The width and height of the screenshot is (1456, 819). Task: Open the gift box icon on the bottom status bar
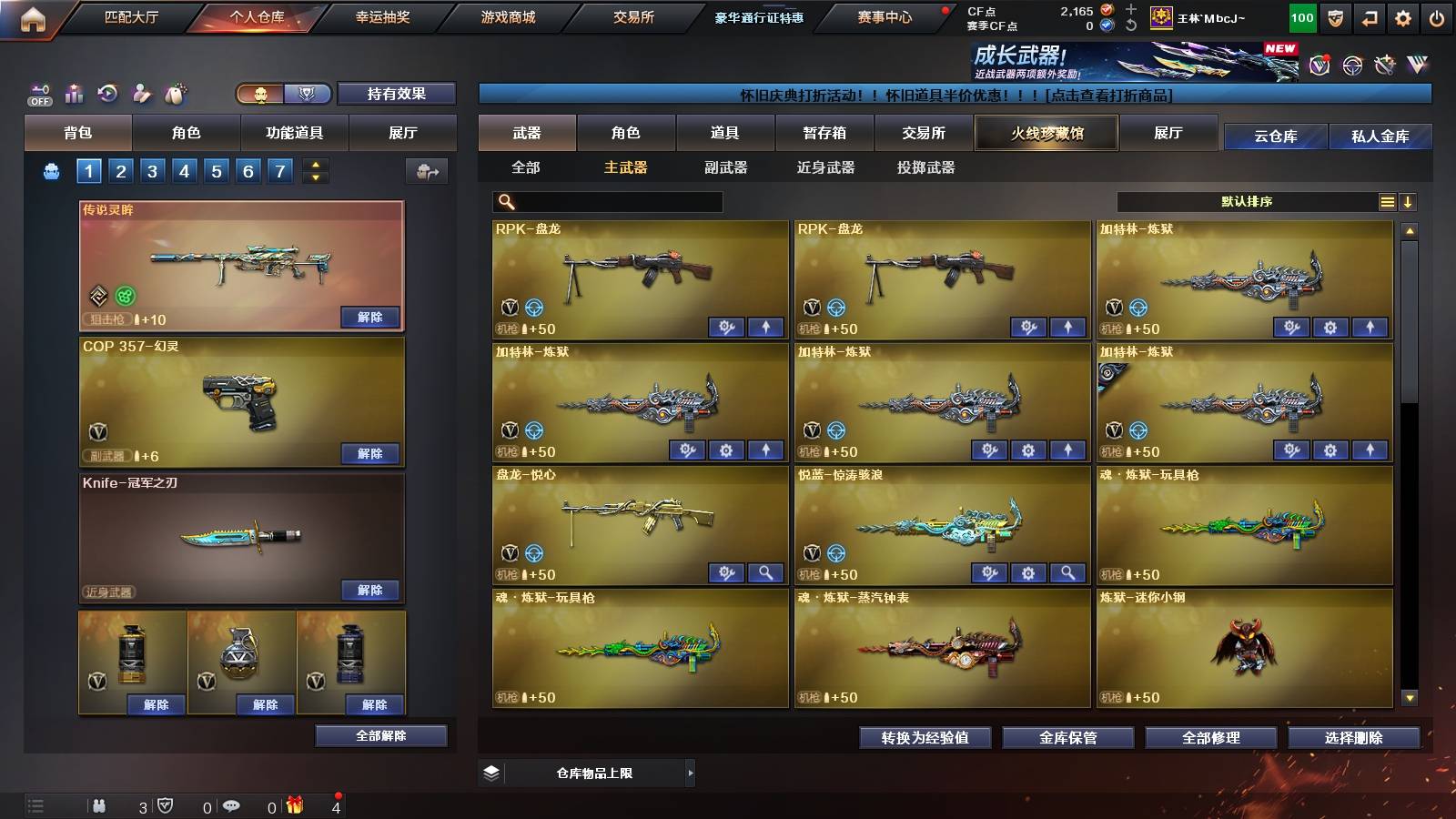293,805
